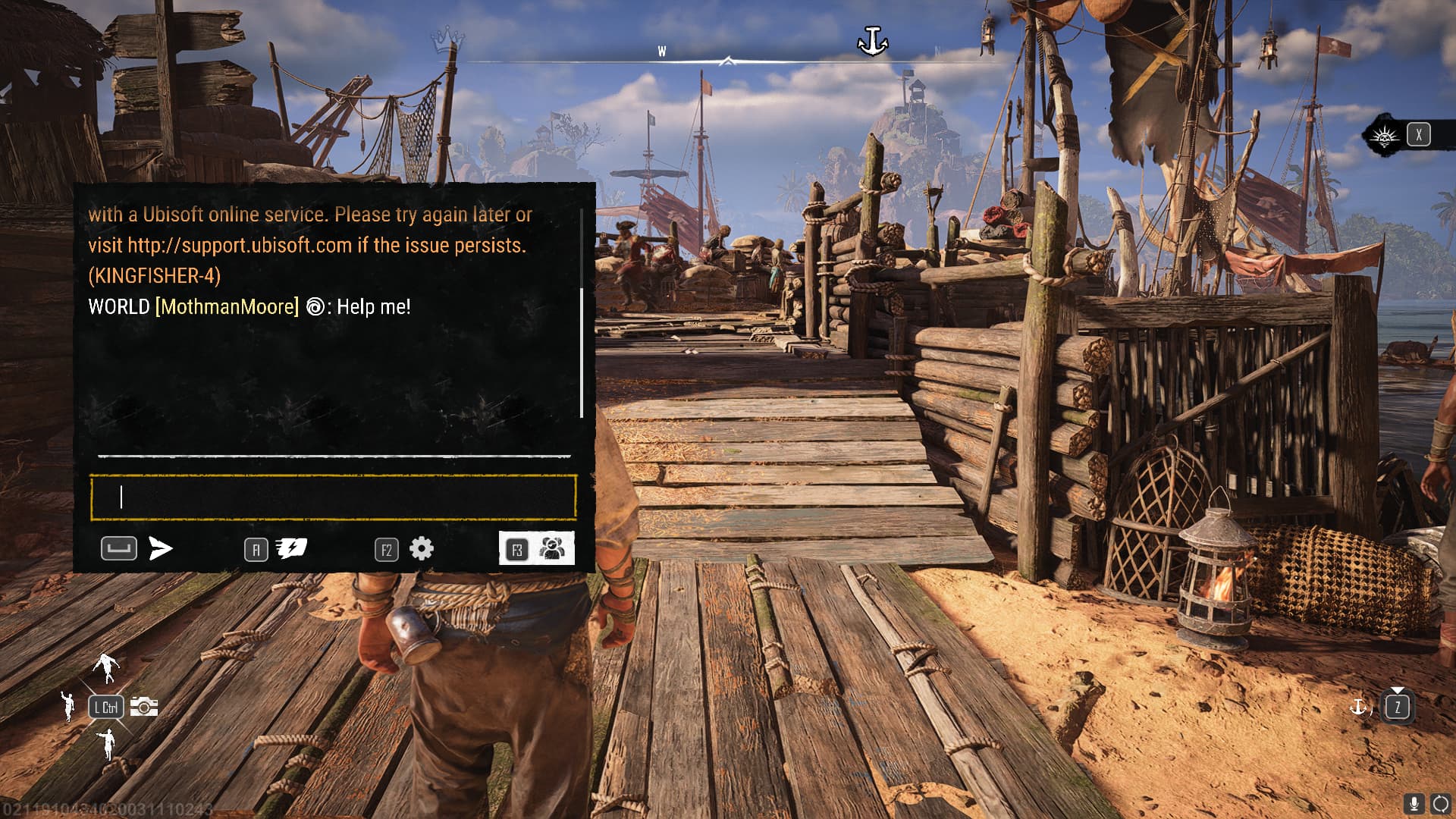1456x819 pixels.
Task: Click MothmanMoore's name in world chat
Action: coord(227,307)
